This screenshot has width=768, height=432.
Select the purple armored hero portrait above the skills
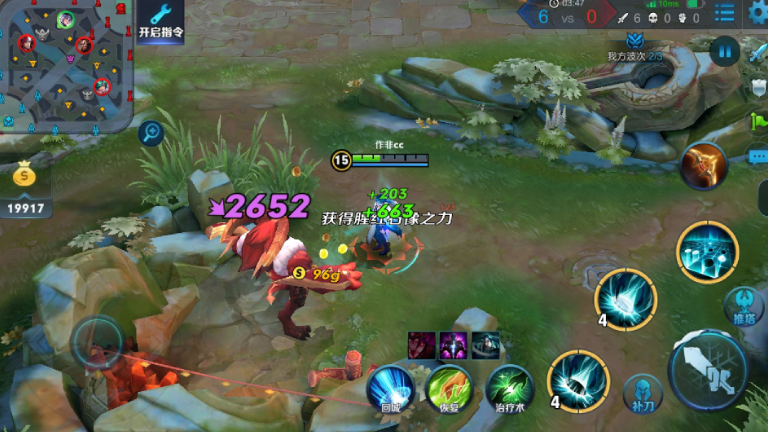coord(453,346)
